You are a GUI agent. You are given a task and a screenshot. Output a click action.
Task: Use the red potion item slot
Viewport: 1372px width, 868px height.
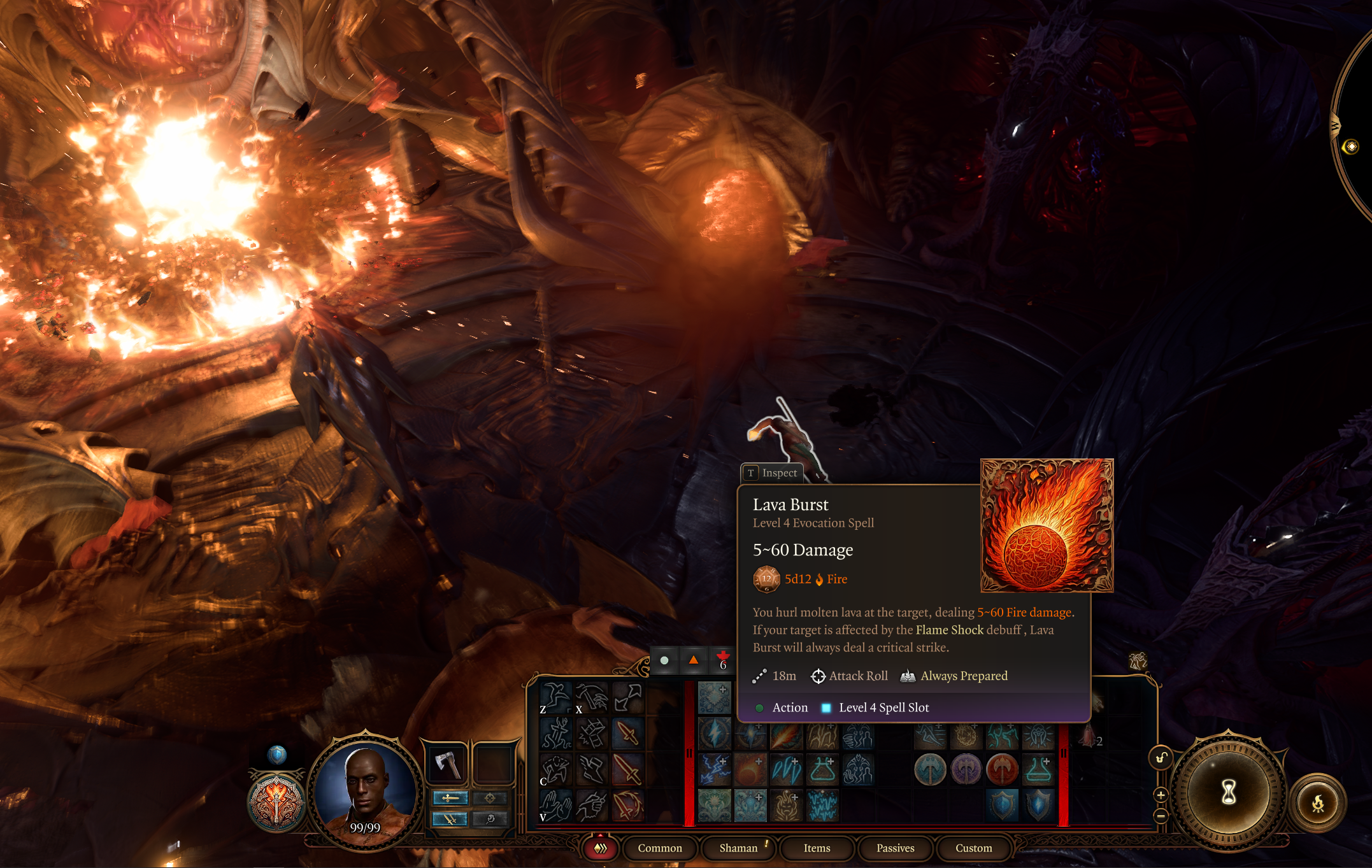tap(1090, 737)
